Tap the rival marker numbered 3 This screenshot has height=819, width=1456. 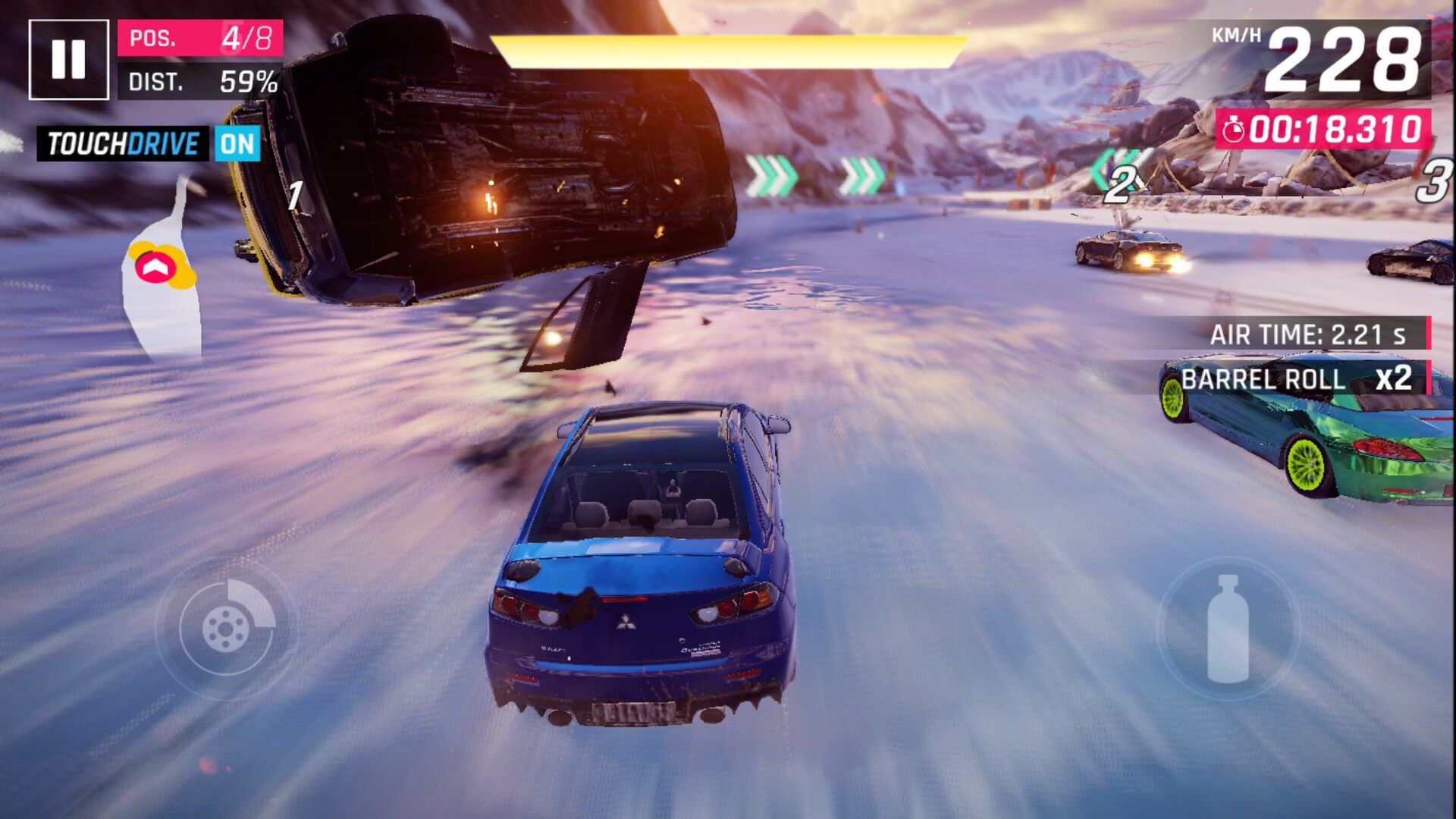pos(1433,182)
